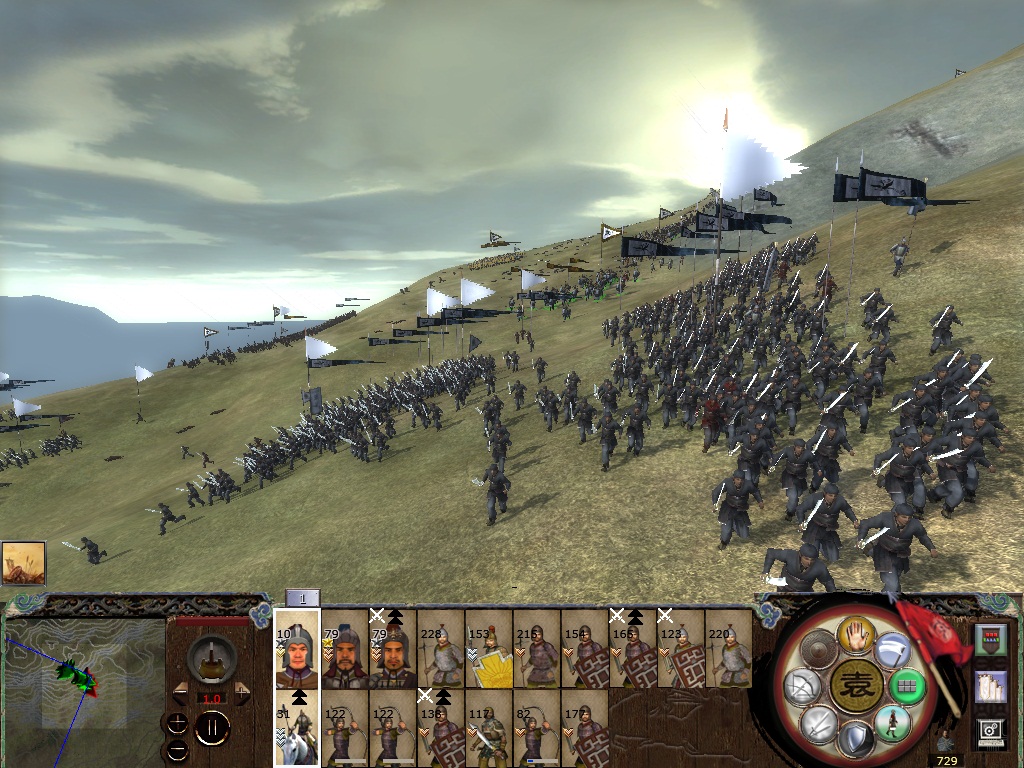Toggle run mode with the running soldier icon

click(x=893, y=722)
